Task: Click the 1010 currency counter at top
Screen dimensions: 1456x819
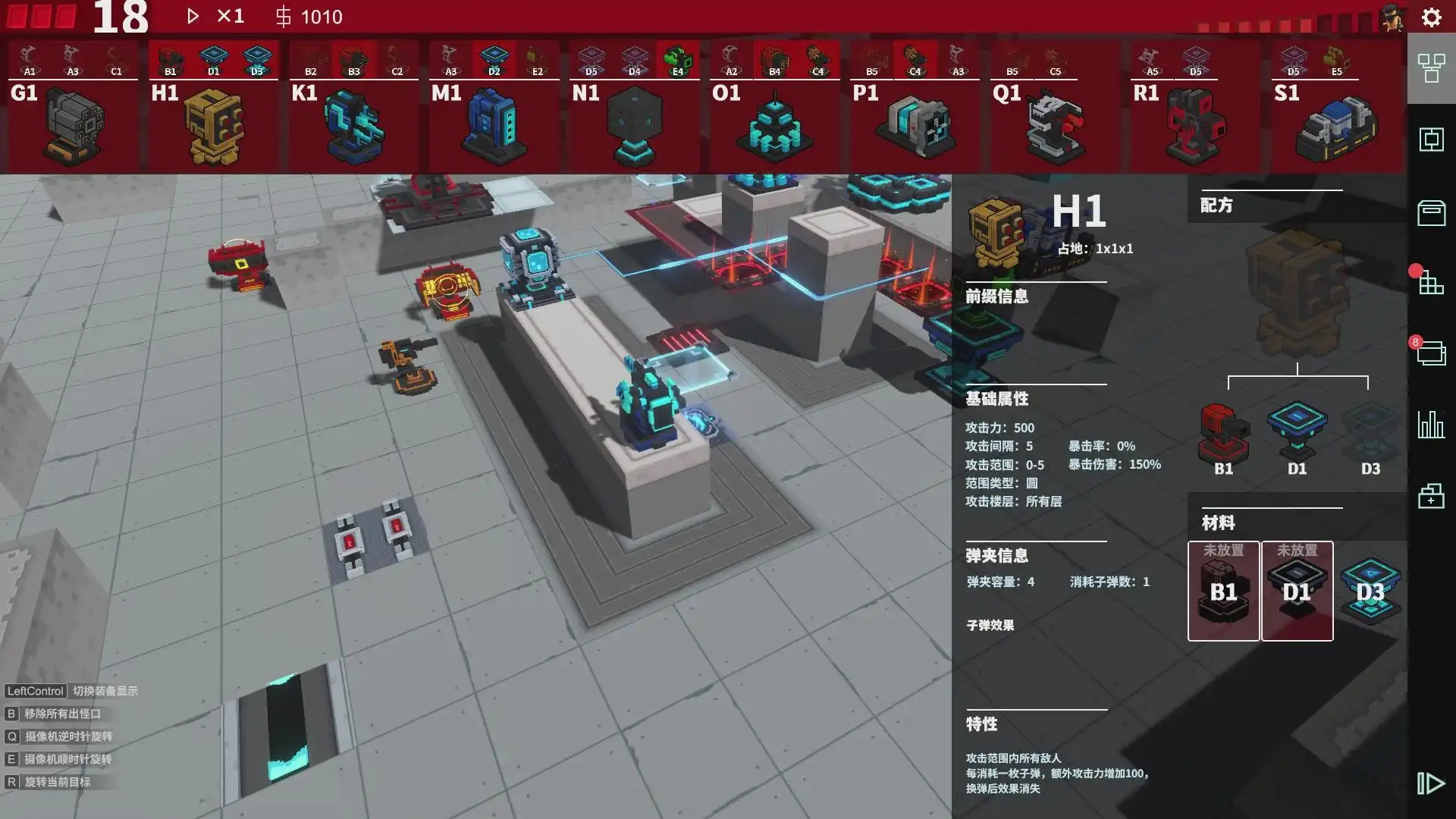Action: (312, 17)
